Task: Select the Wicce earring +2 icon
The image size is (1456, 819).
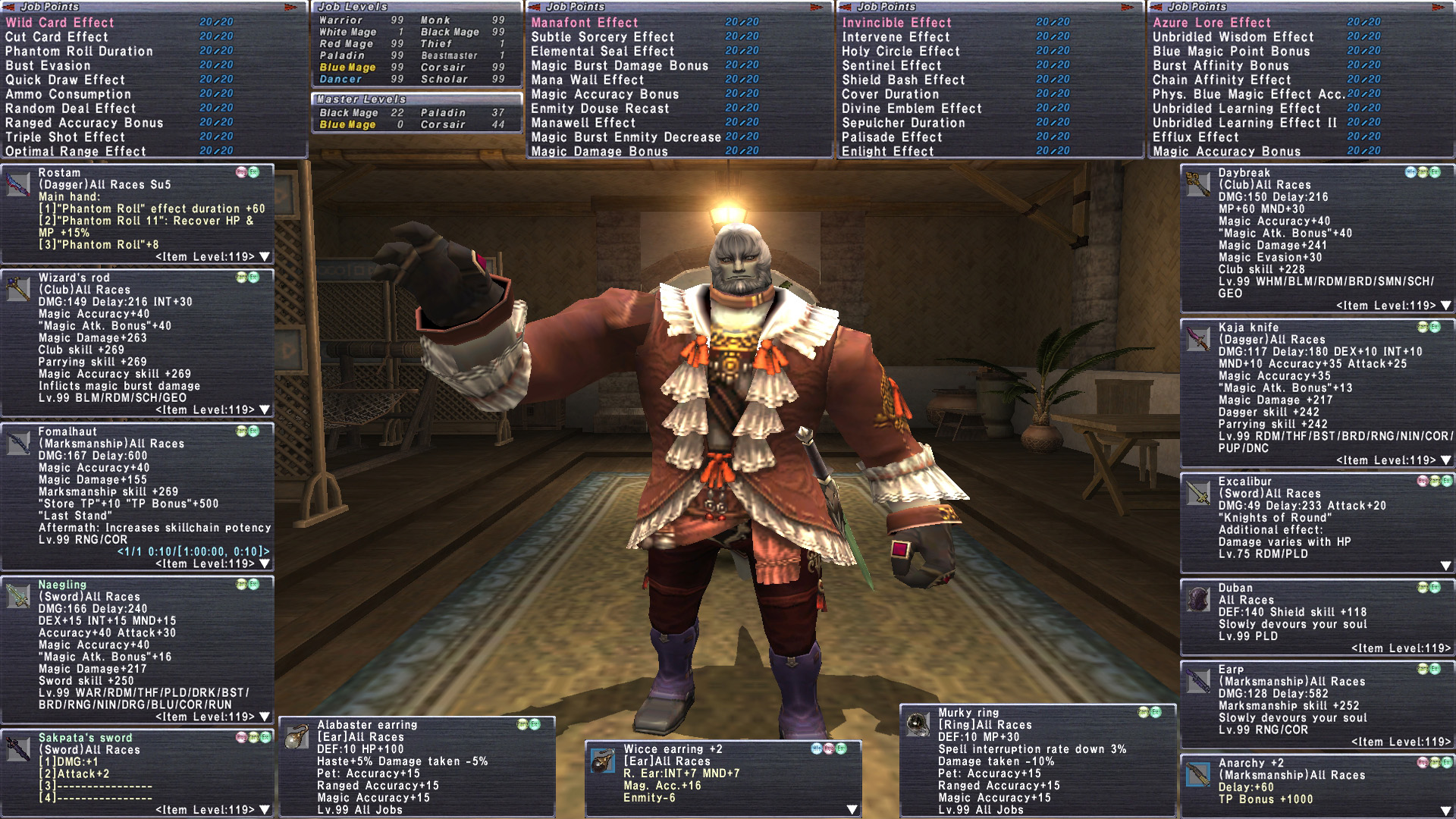Action: click(603, 761)
